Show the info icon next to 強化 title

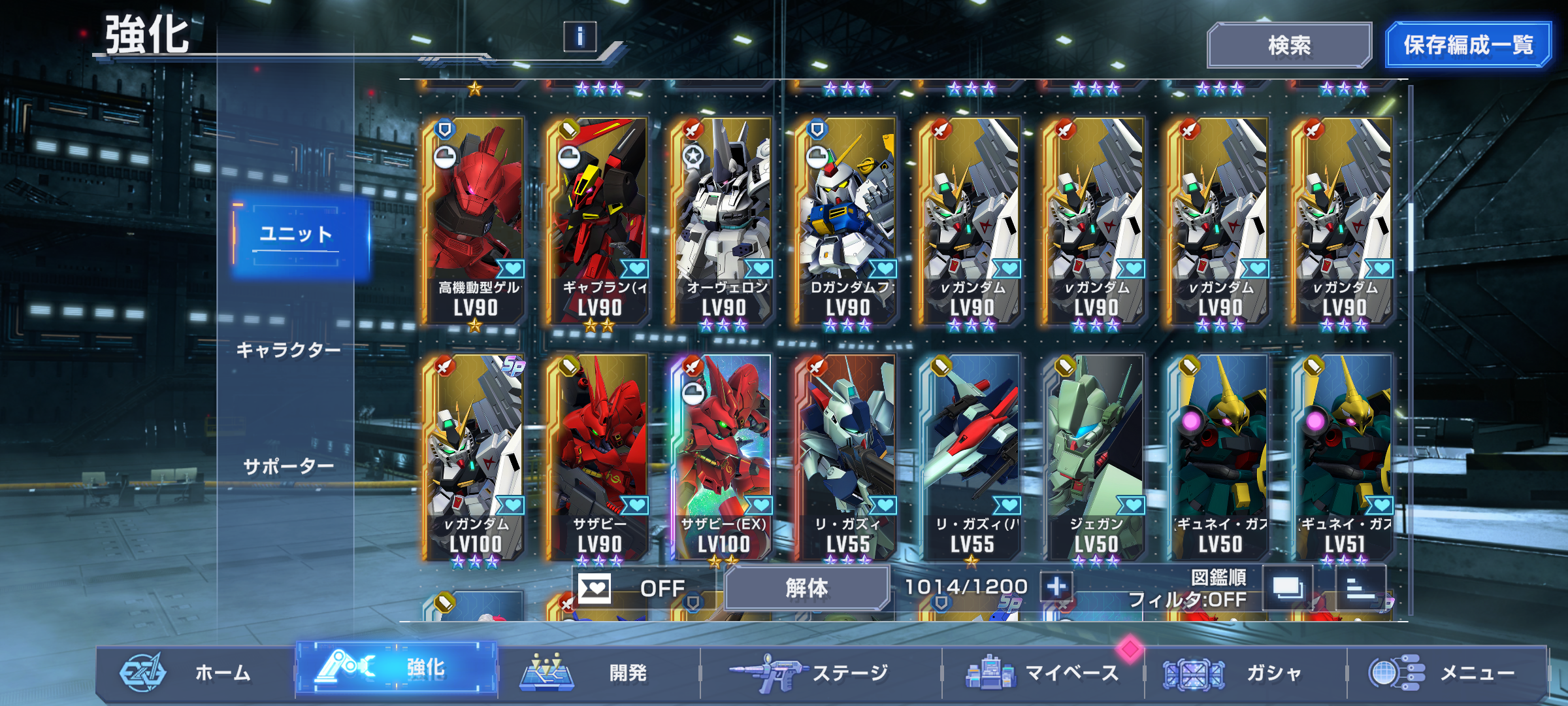[x=580, y=37]
